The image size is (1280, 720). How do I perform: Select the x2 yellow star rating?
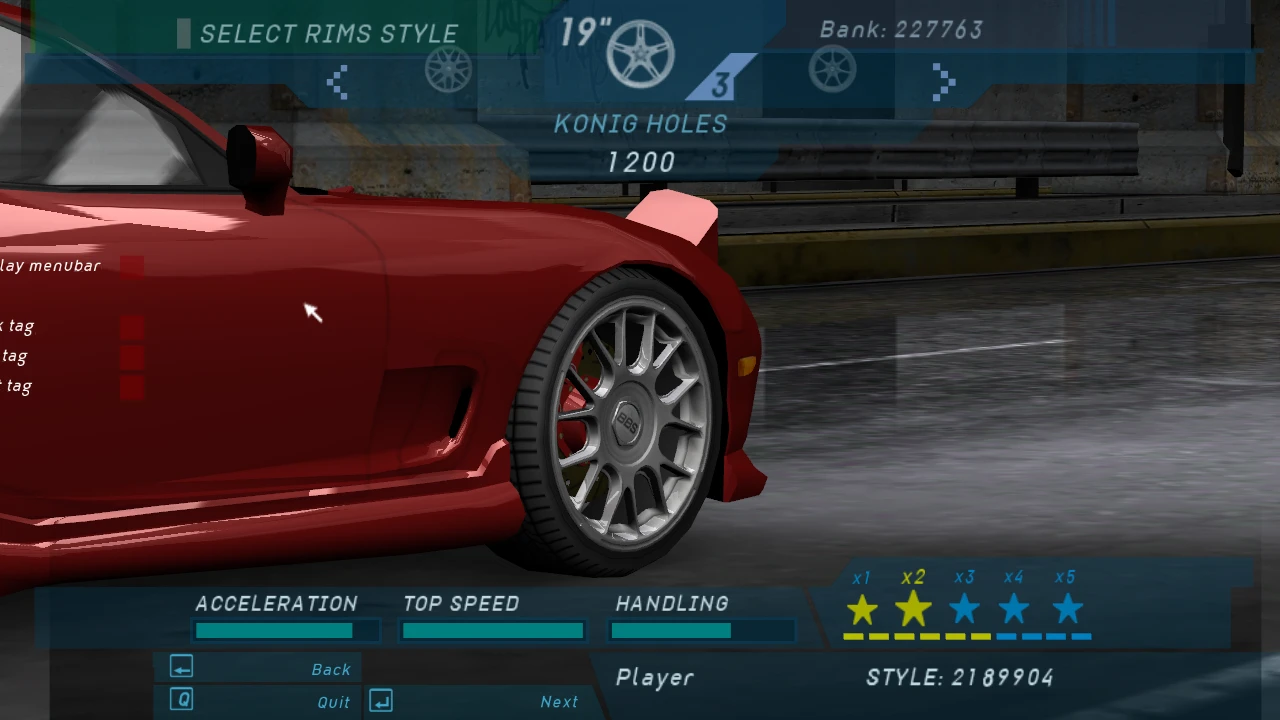[912, 608]
